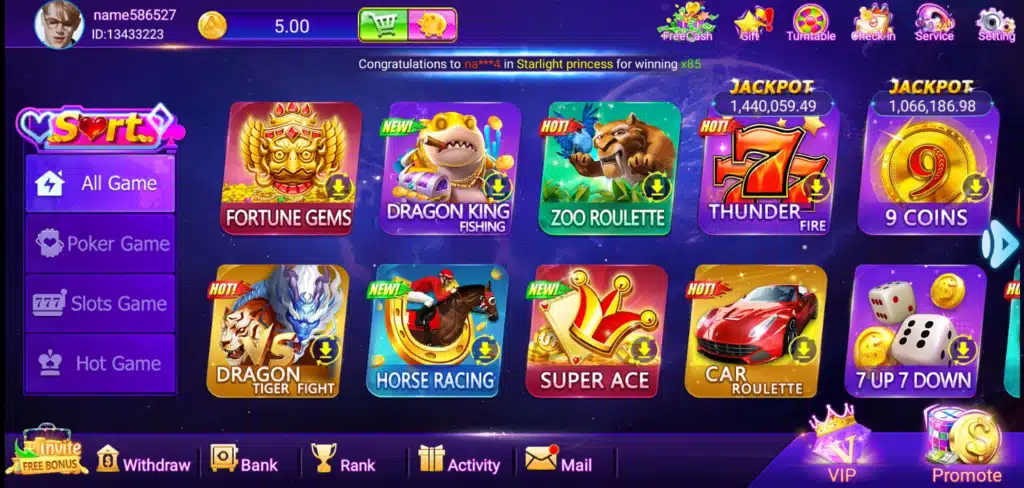This screenshot has height=488, width=1024.
Task: Switch to the Poker Game category
Action: tap(101, 243)
